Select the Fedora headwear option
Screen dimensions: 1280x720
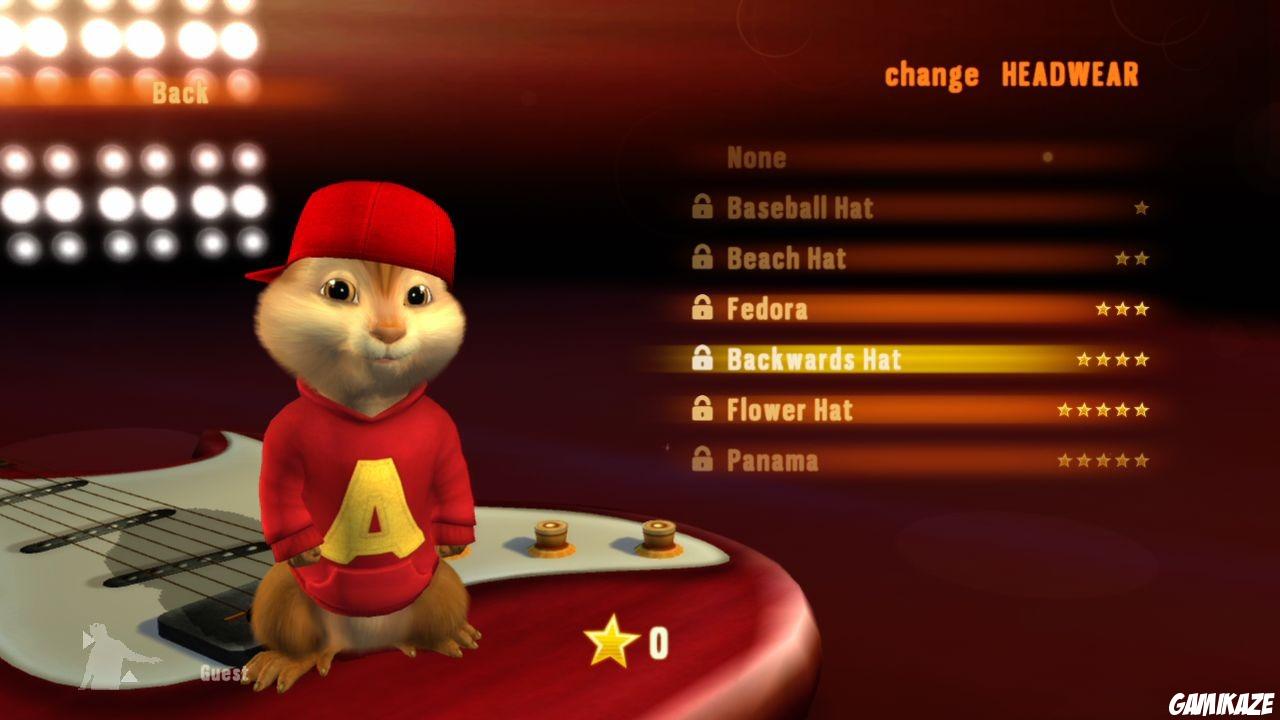[770, 310]
